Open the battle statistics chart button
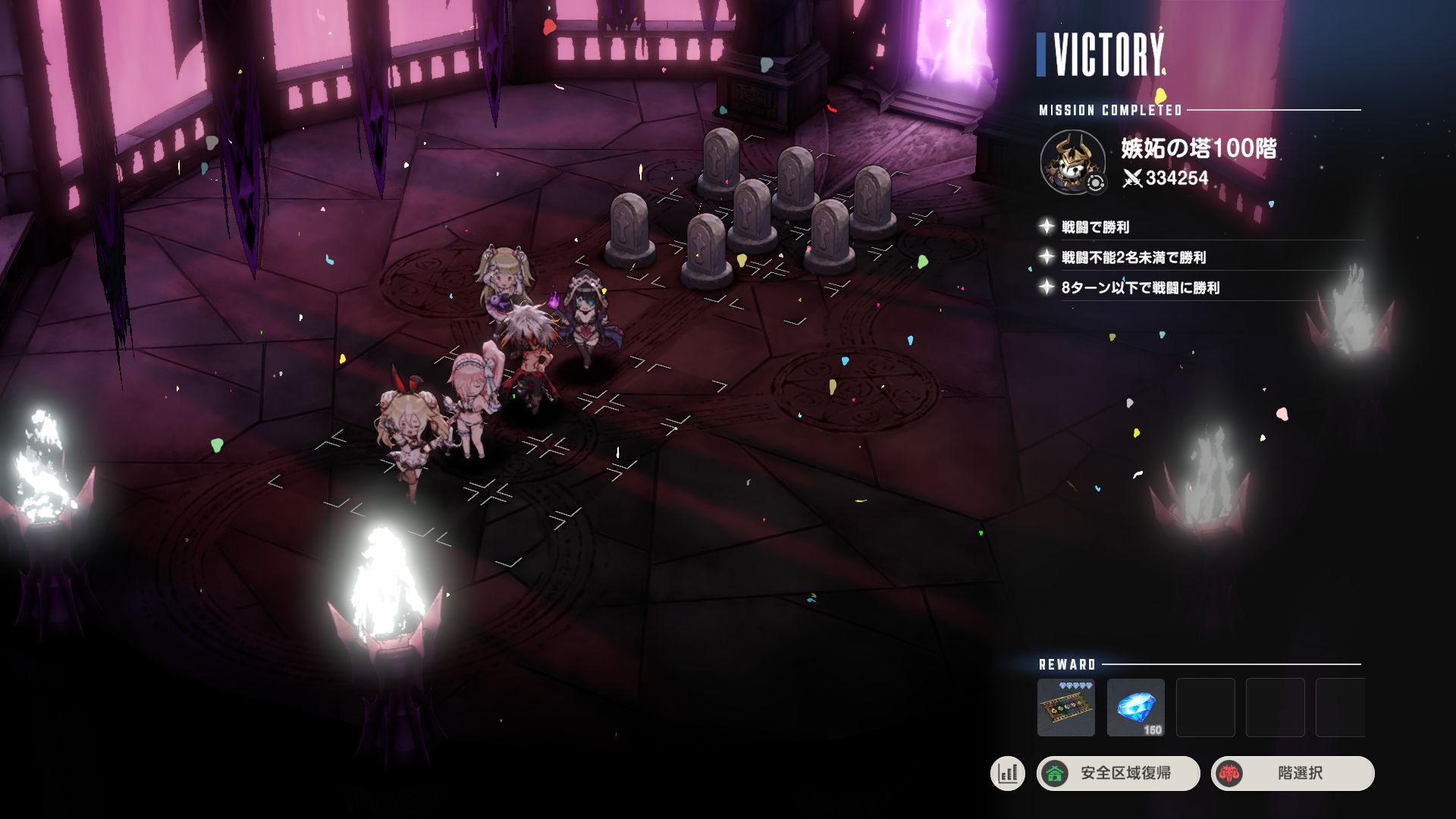Viewport: 1456px width, 819px height. pos(1007,773)
